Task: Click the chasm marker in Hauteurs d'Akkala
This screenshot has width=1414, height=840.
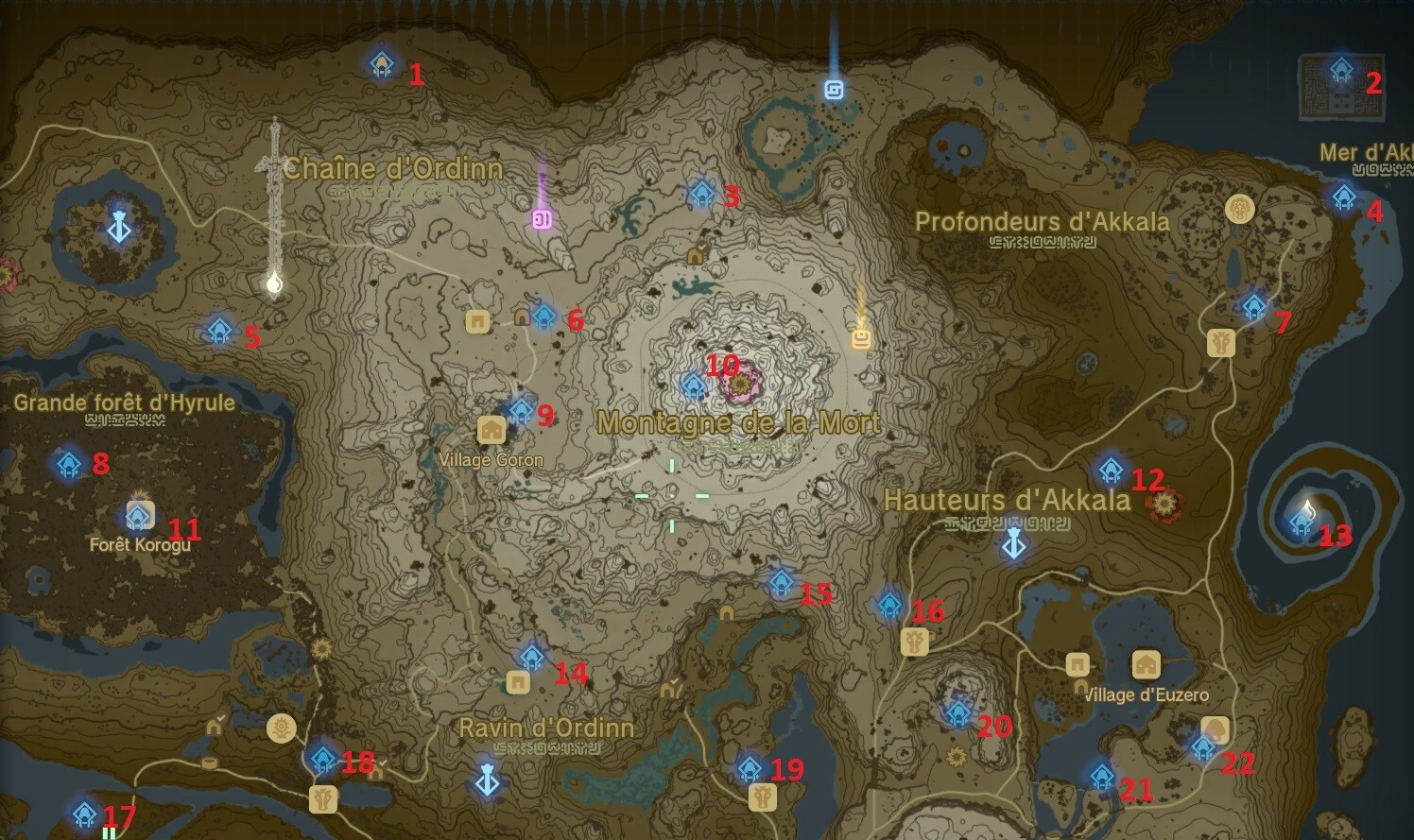Action: [x=1012, y=544]
